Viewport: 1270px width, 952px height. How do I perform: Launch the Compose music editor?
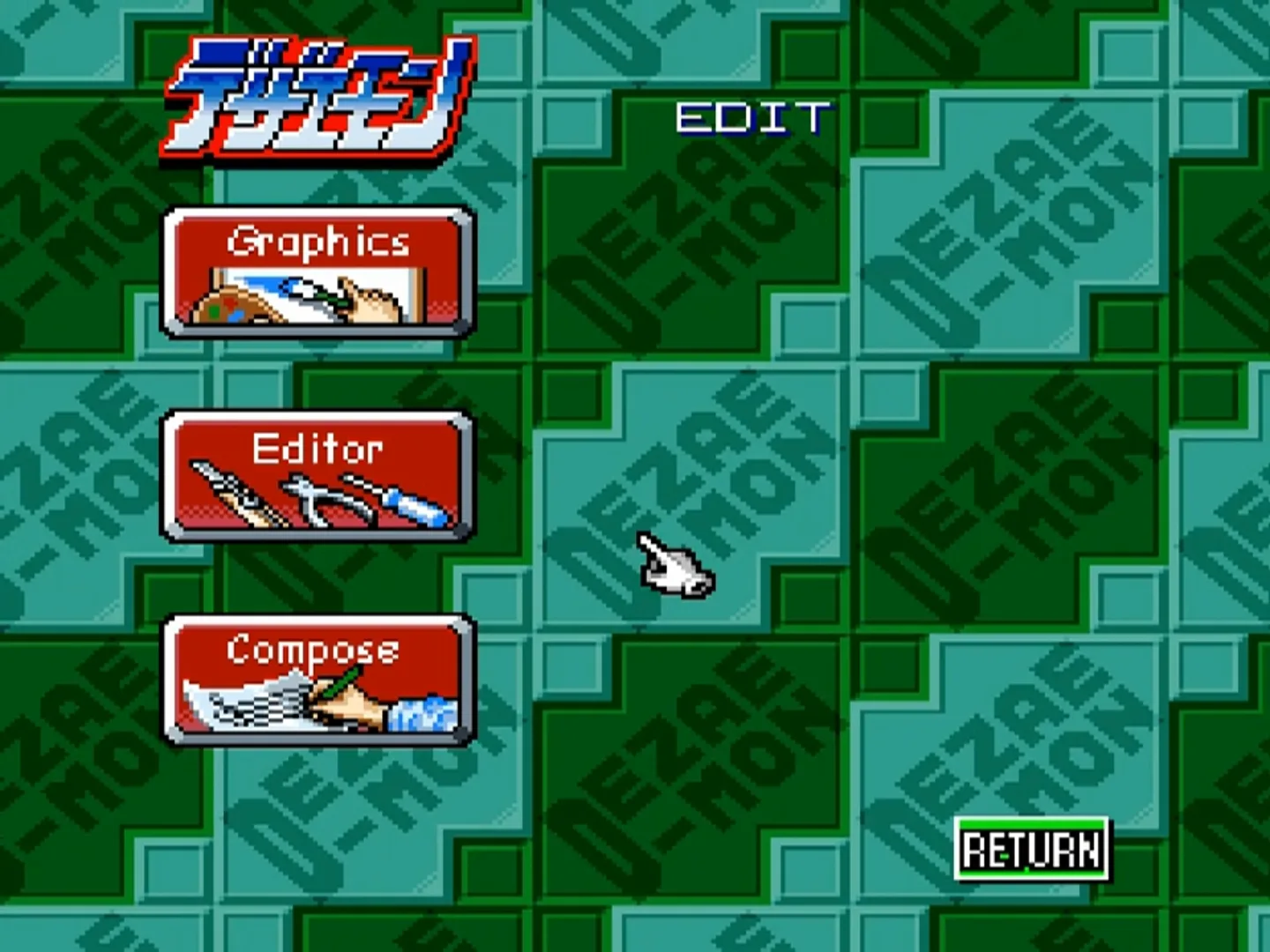[x=316, y=683]
